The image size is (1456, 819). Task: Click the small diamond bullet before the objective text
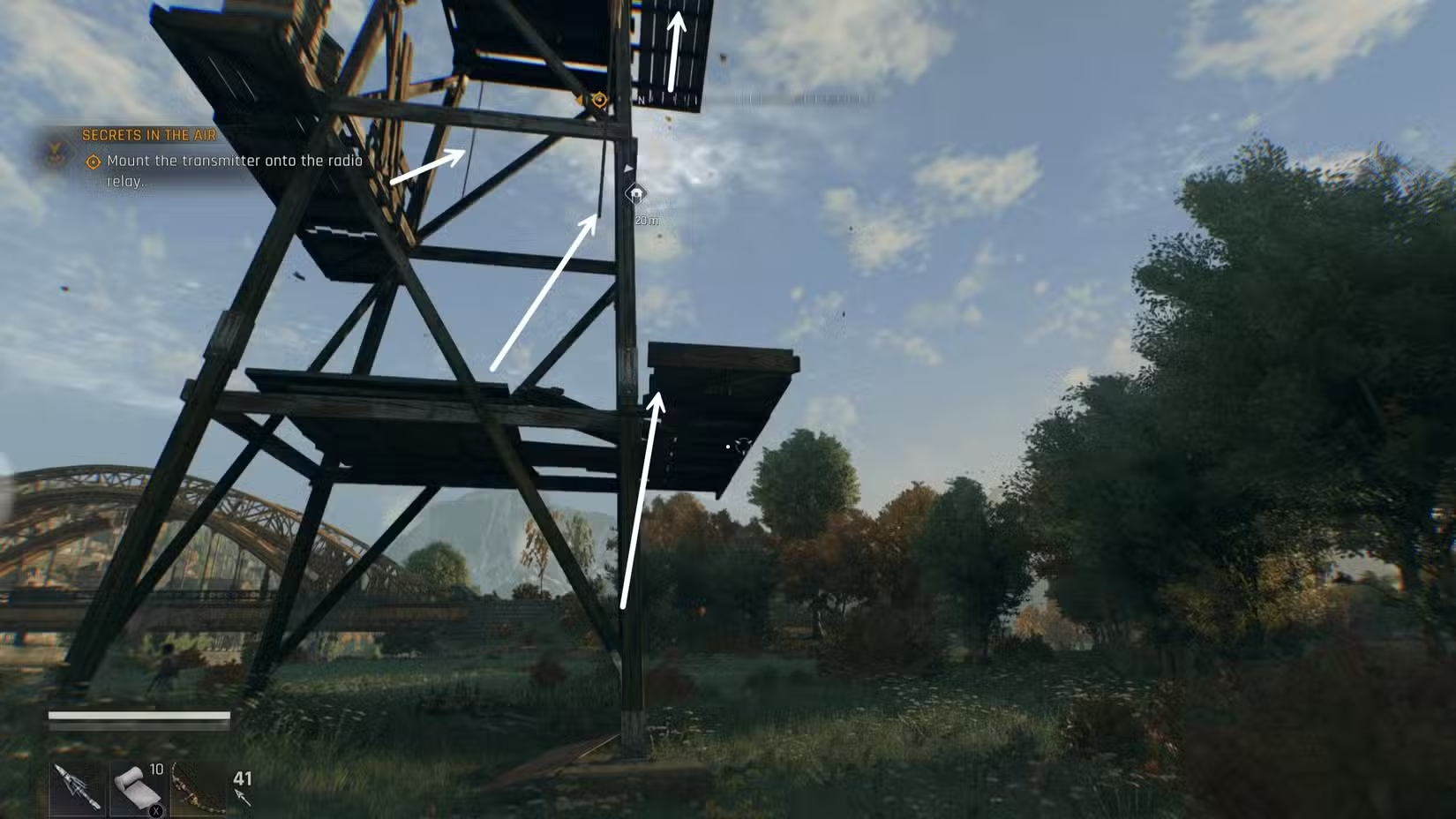click(92, 162)
